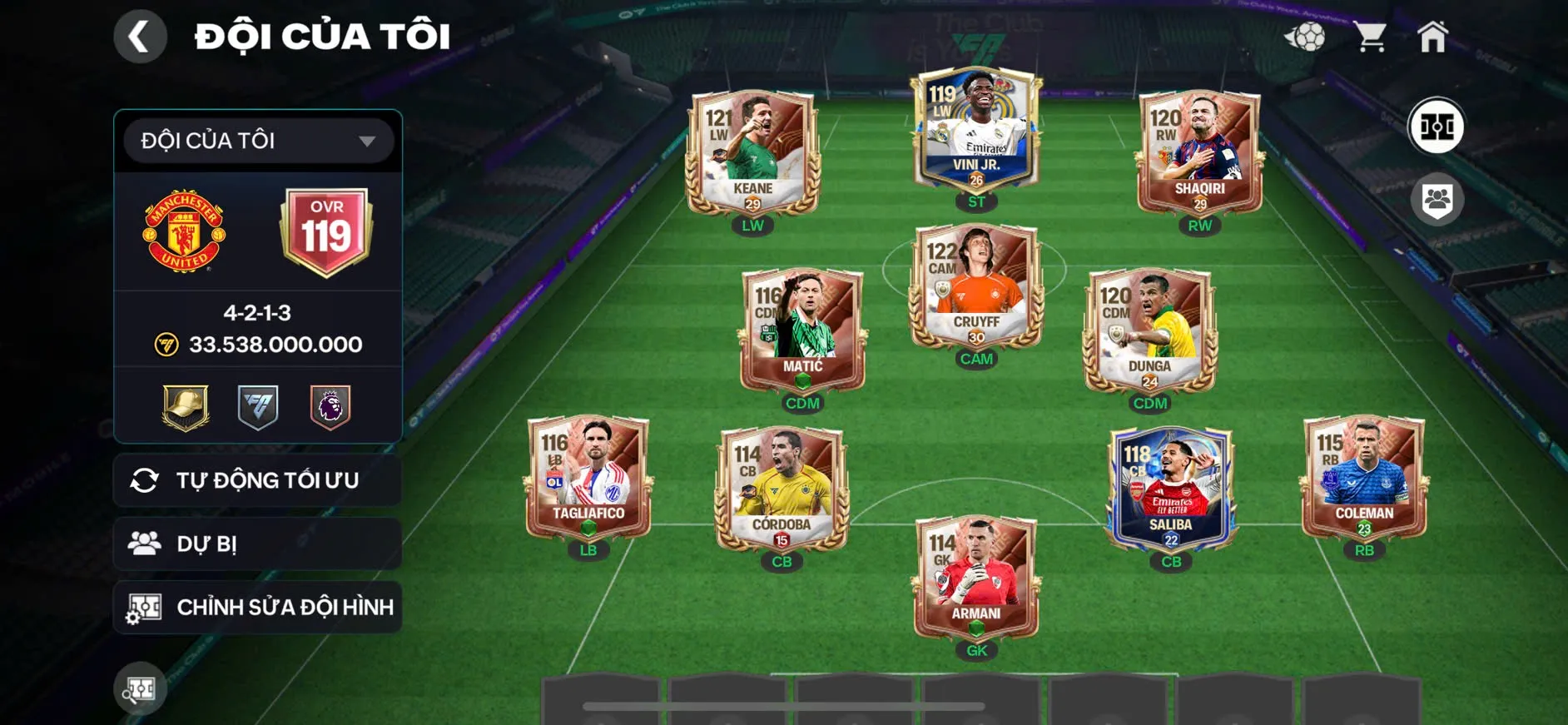Image resolution: width=1568 pixels, height=725 pixels.
Task: Open the DỰ BỊ reserves panel
Action: 256,544
